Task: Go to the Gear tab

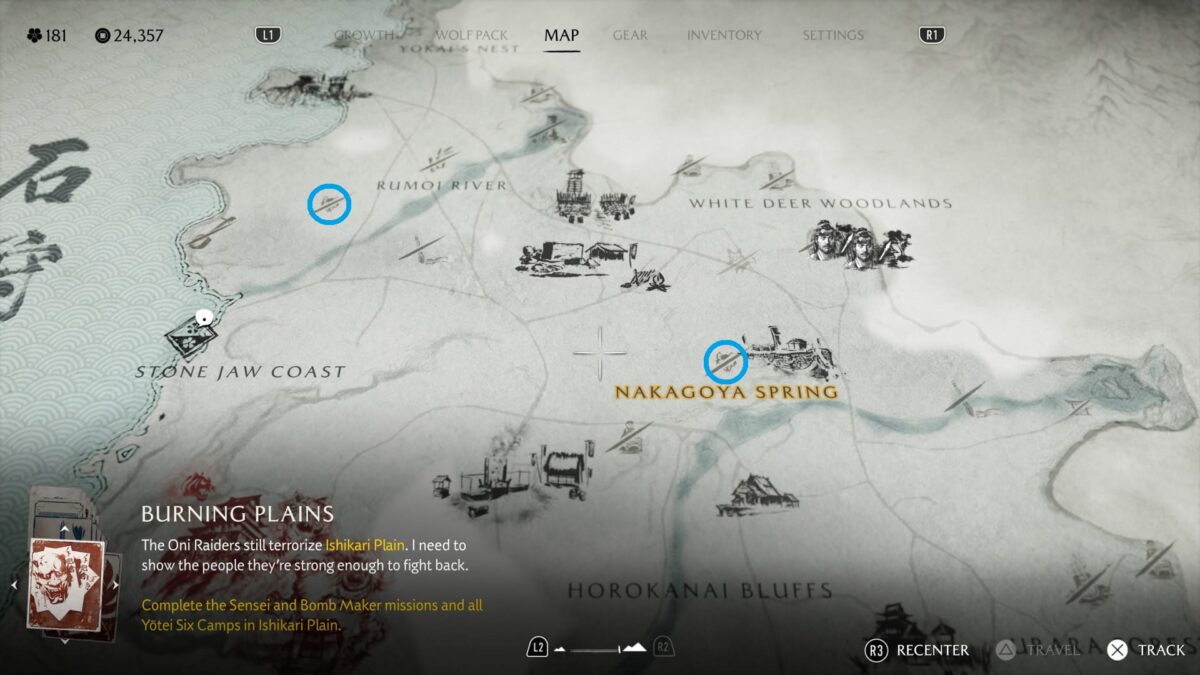Action: pos(630,35)
